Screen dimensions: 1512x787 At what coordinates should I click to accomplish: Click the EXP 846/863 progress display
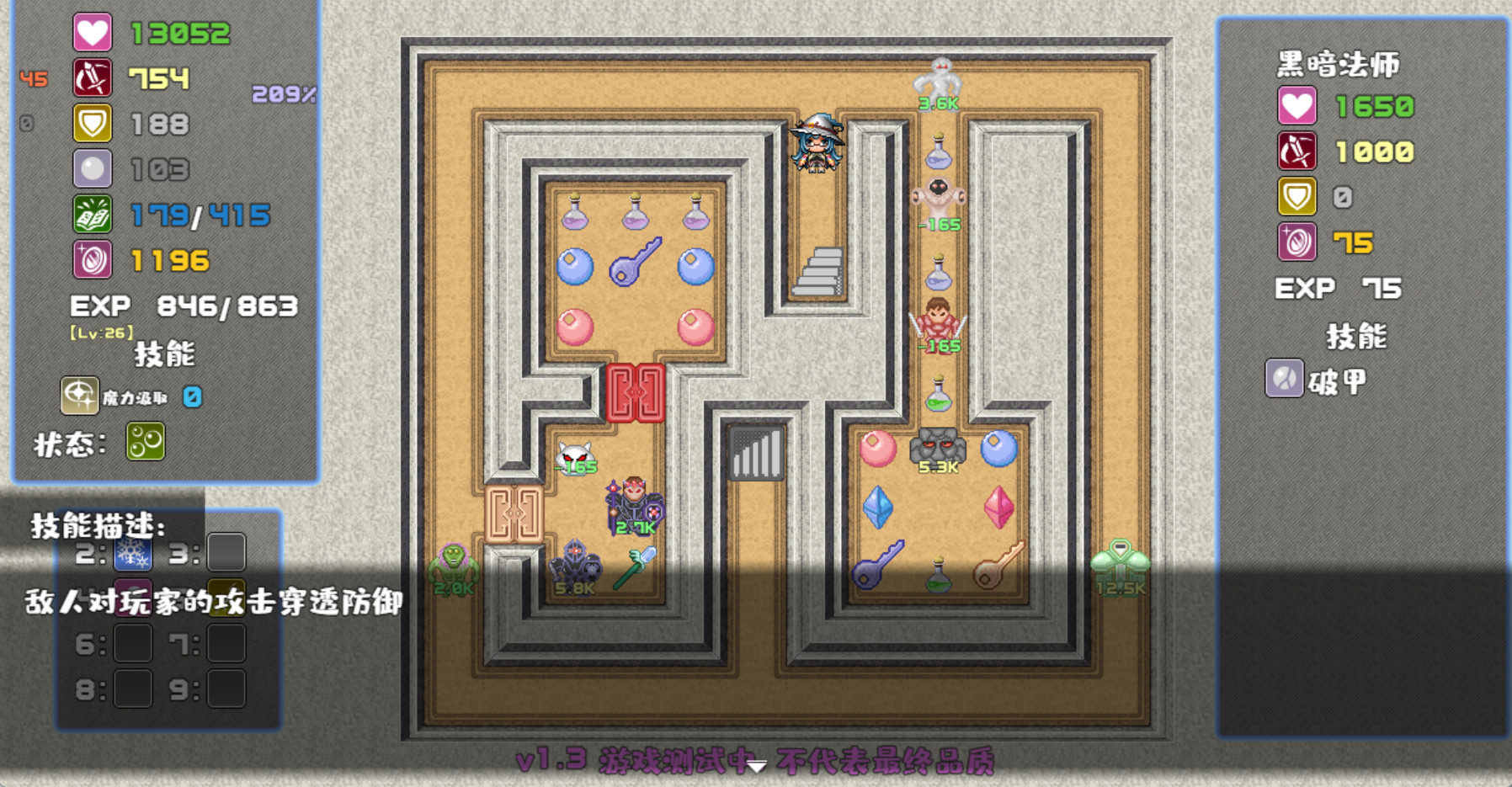(x=184, y=306)
